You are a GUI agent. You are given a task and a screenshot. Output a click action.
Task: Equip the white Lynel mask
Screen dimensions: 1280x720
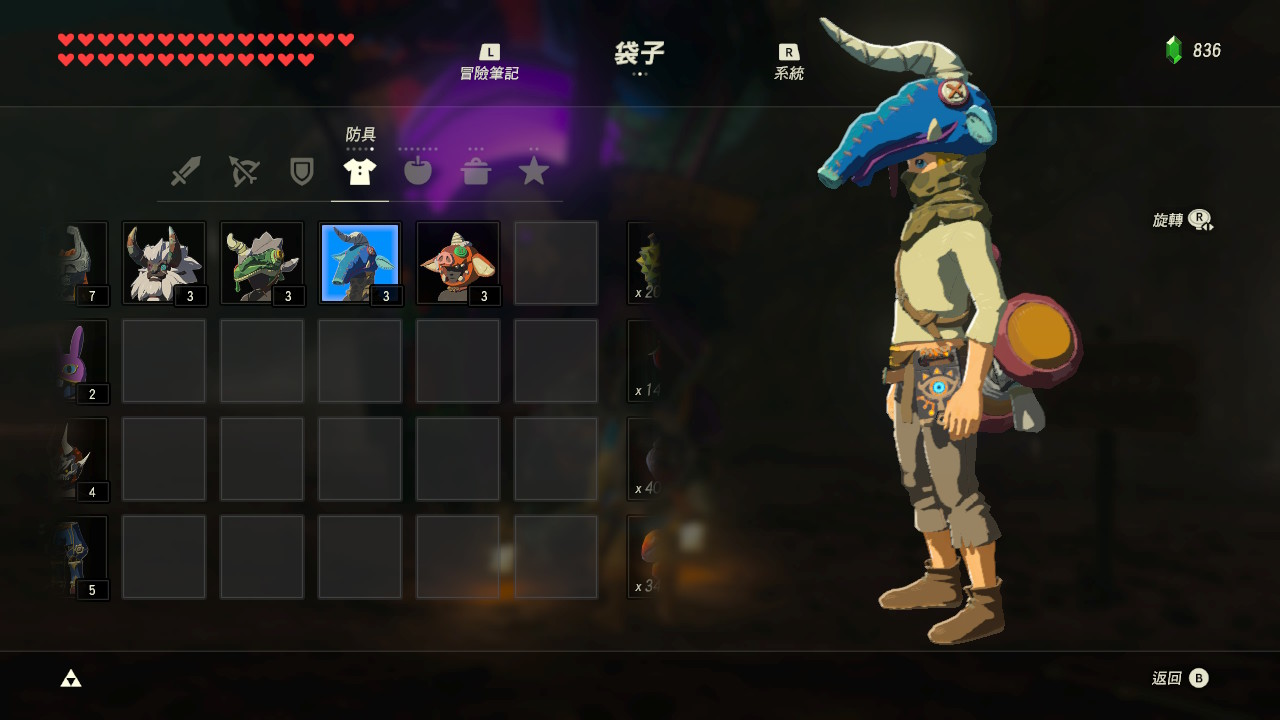(163, 262)
